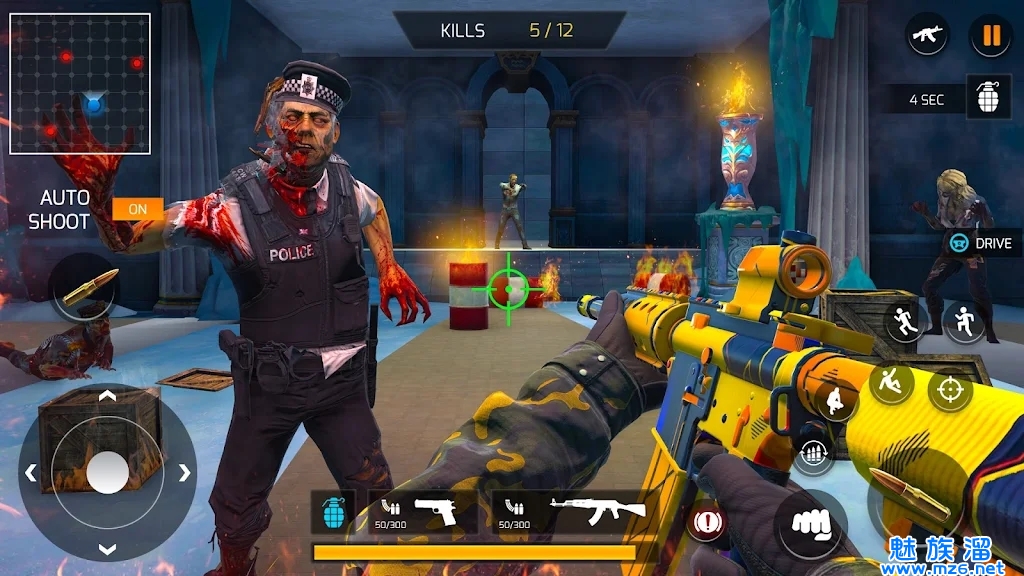Activate the crouch stance button

(836, 399)
